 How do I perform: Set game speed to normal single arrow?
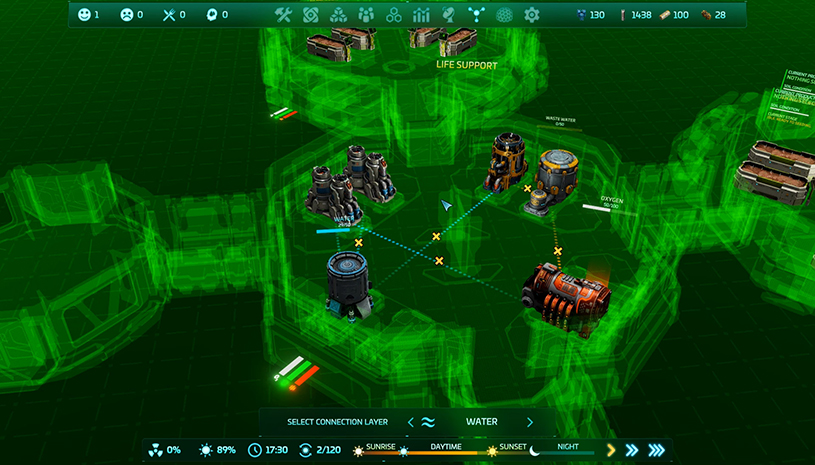[x=611, y=450]
